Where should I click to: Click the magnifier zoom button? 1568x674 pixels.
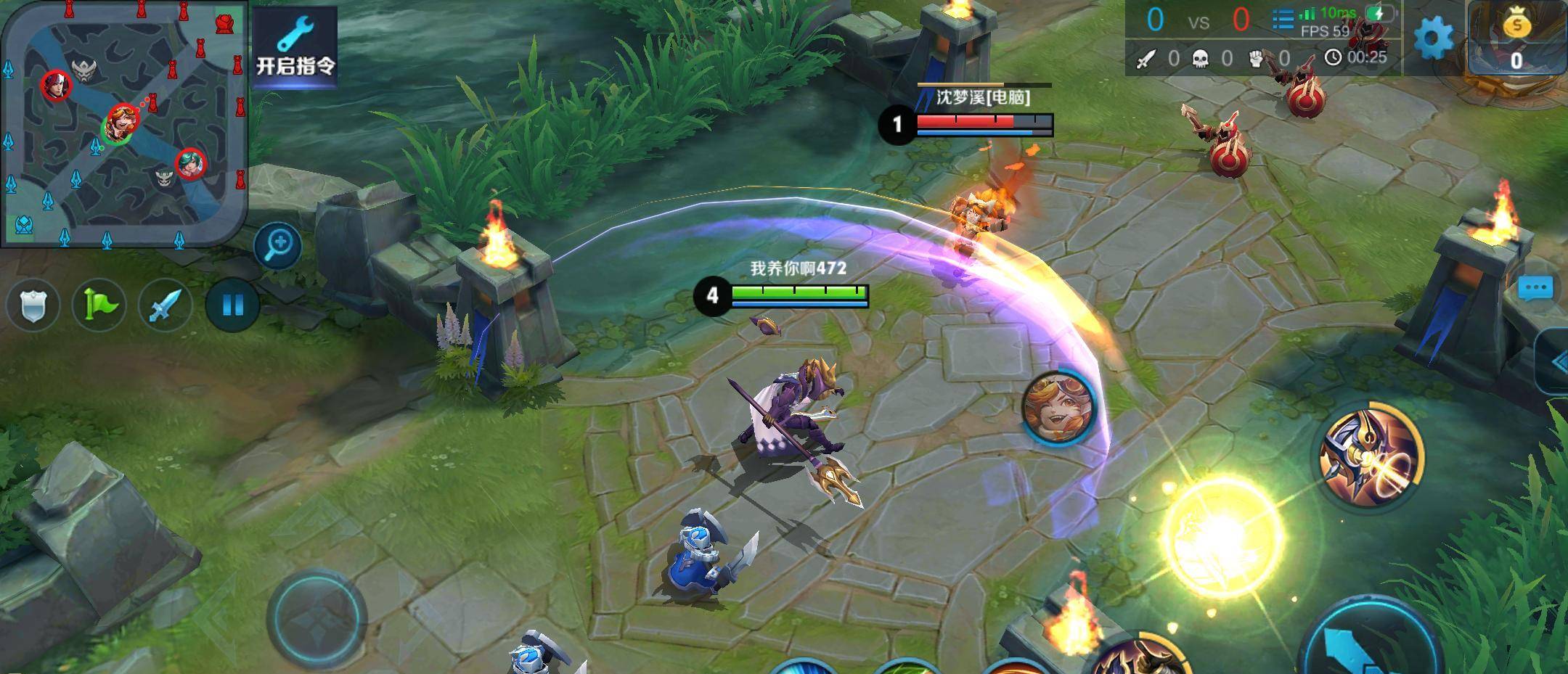pos(278,244)
